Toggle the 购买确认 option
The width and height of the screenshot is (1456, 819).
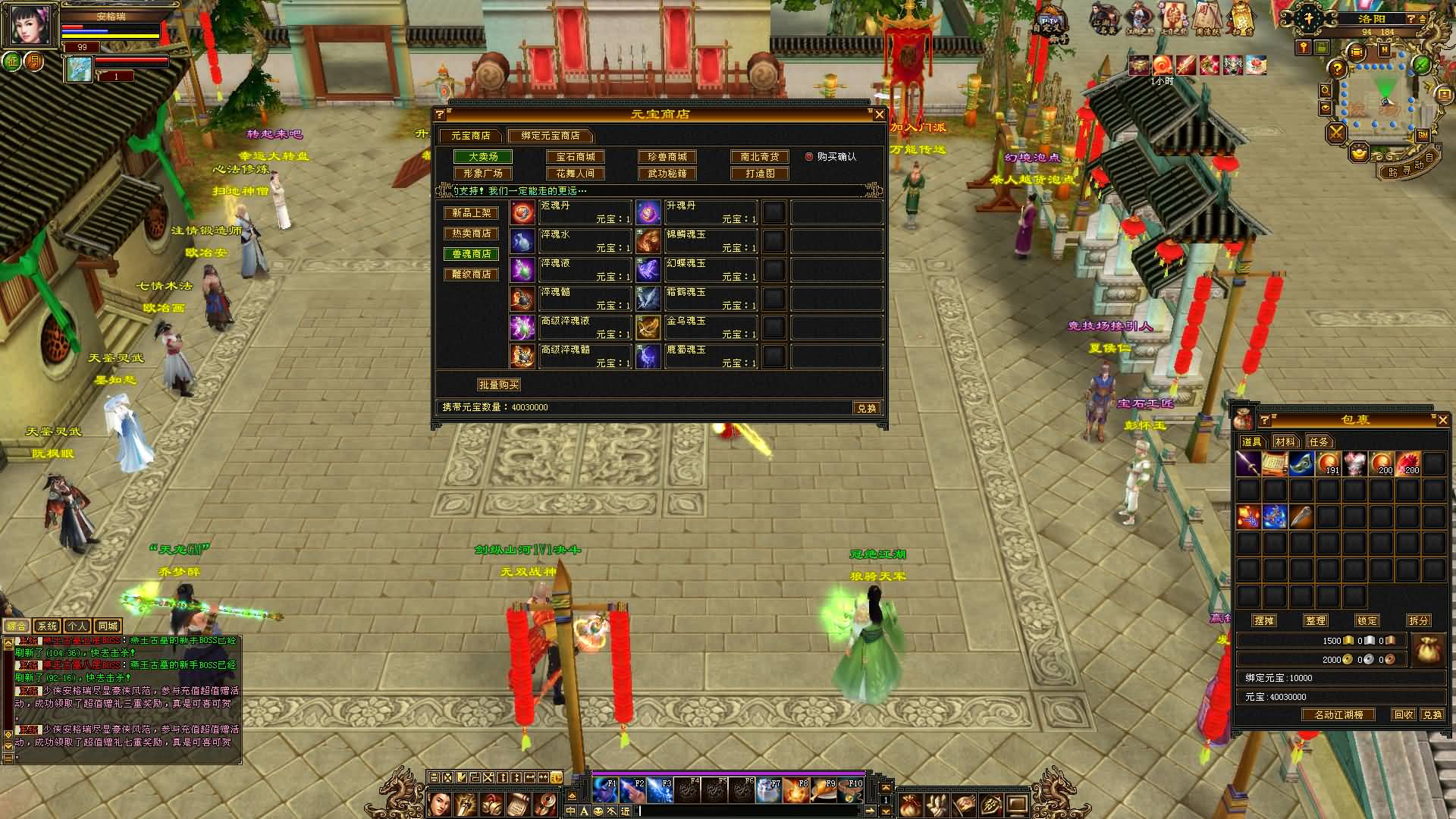pos(809,157)
